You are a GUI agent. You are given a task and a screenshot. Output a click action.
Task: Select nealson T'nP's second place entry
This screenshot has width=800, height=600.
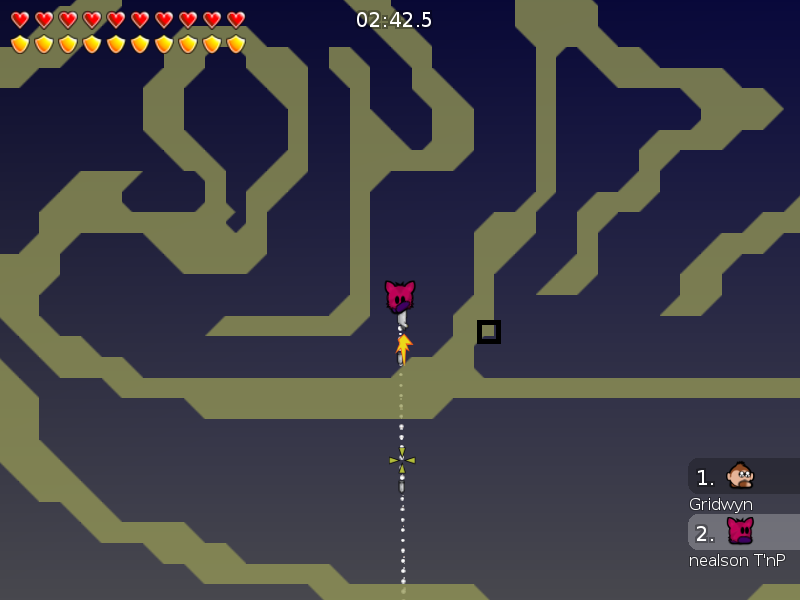[x=743, y=532]
